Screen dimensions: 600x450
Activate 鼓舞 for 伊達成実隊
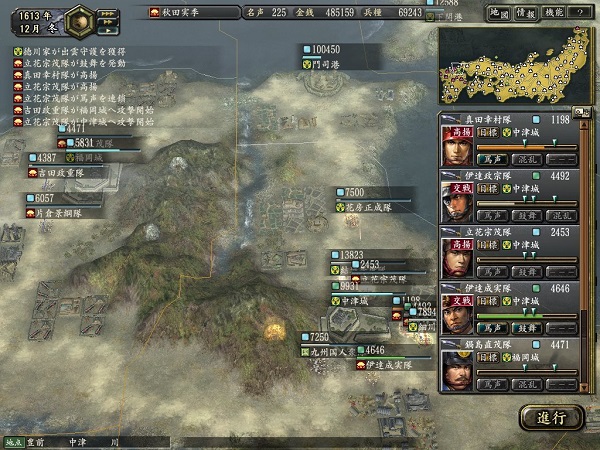click(525, 328)
